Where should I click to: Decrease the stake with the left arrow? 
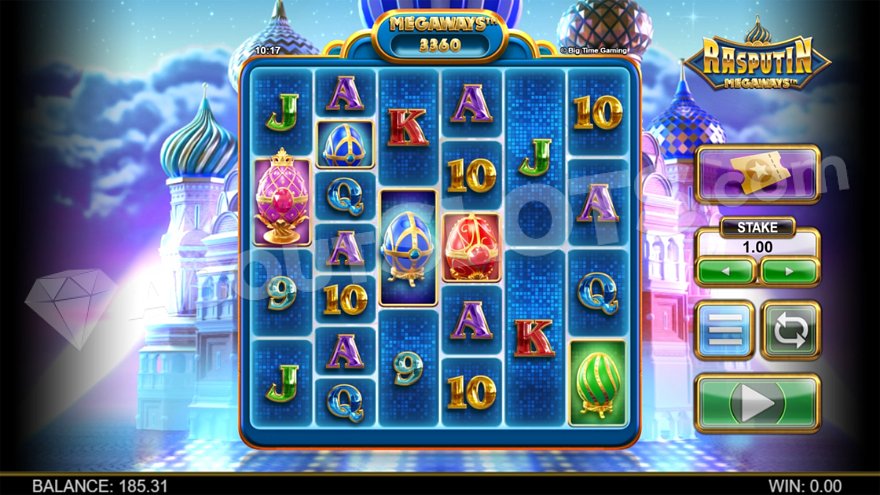click(x=725, y=271)
